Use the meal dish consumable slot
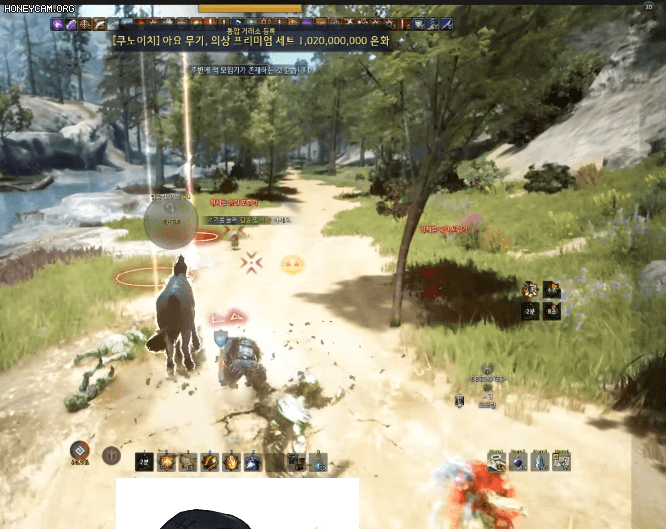The image size is (666, 529). click(496, 461)
